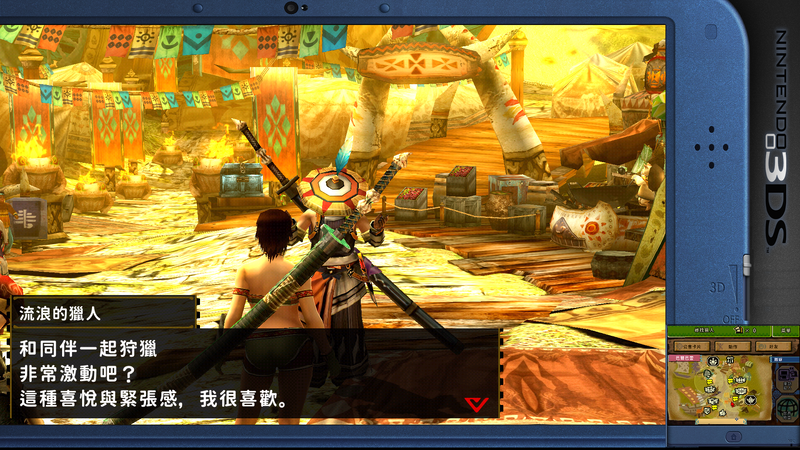This screenshot has height=450, width=800.
Task: Click the village map on the touch screen
Action: [x=720, y=387]
